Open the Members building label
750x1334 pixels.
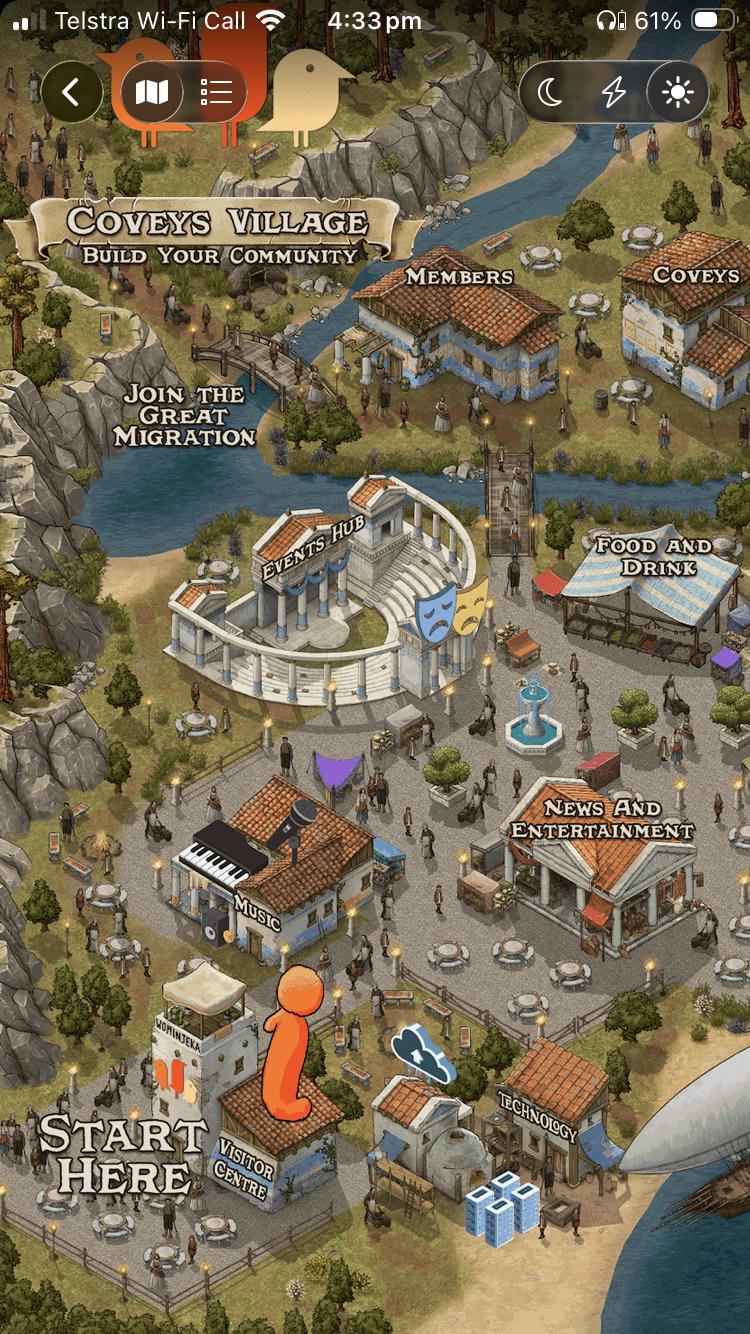459,276
